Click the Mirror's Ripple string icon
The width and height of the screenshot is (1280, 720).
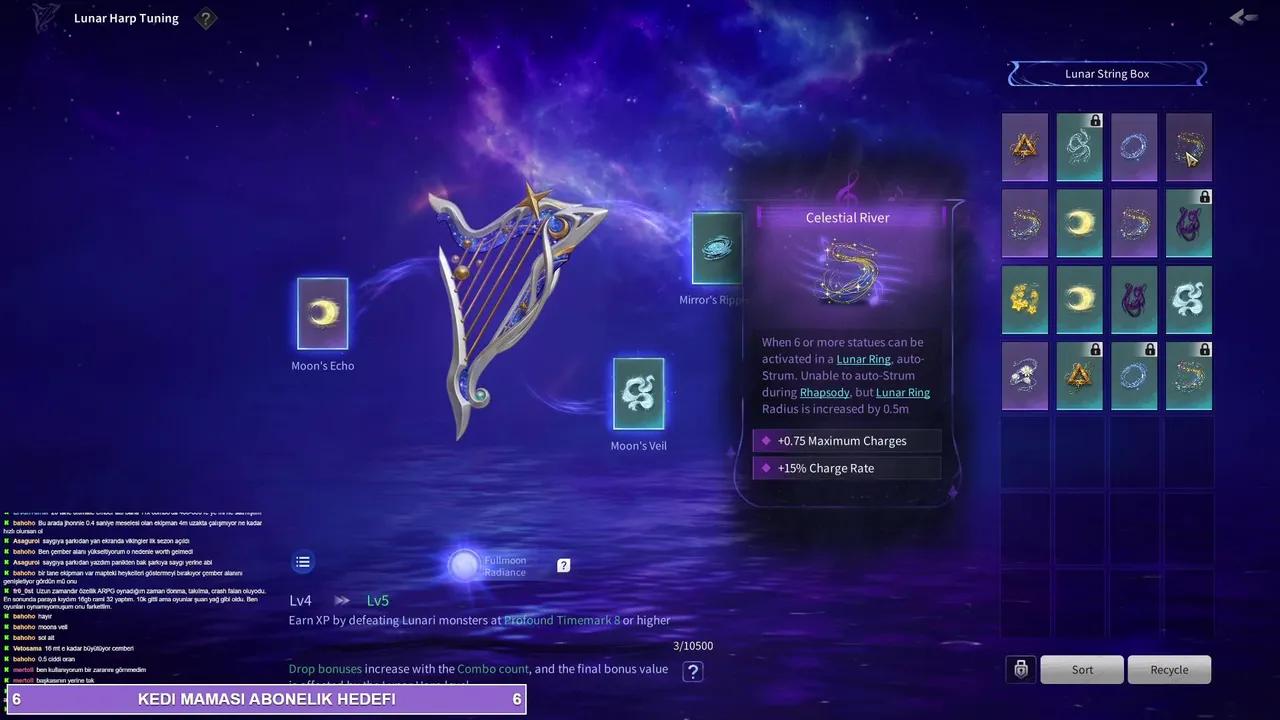point(716,248)
